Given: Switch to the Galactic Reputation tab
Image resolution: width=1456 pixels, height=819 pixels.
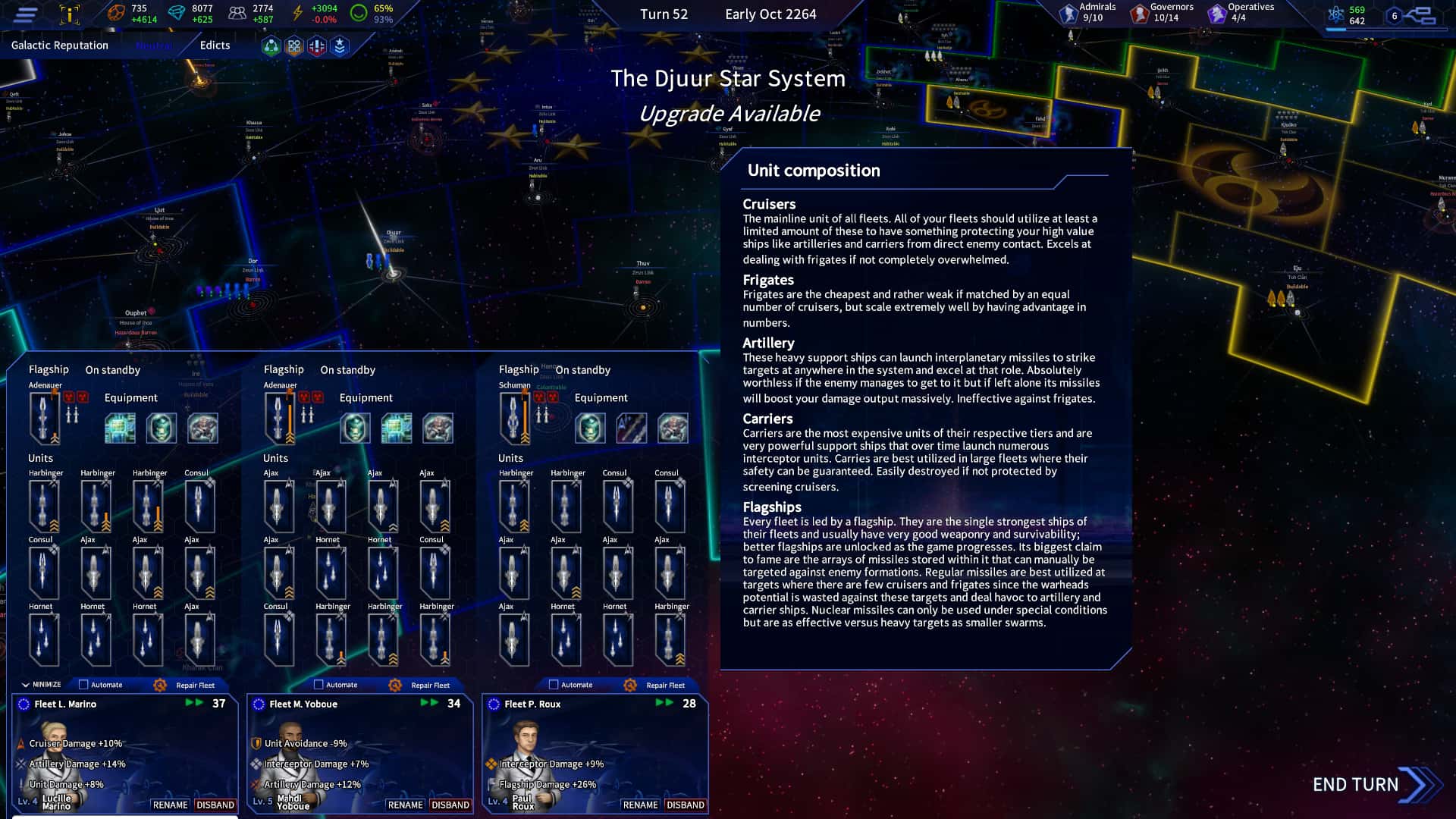Looking at the screenshot, I should coord(58,45).
